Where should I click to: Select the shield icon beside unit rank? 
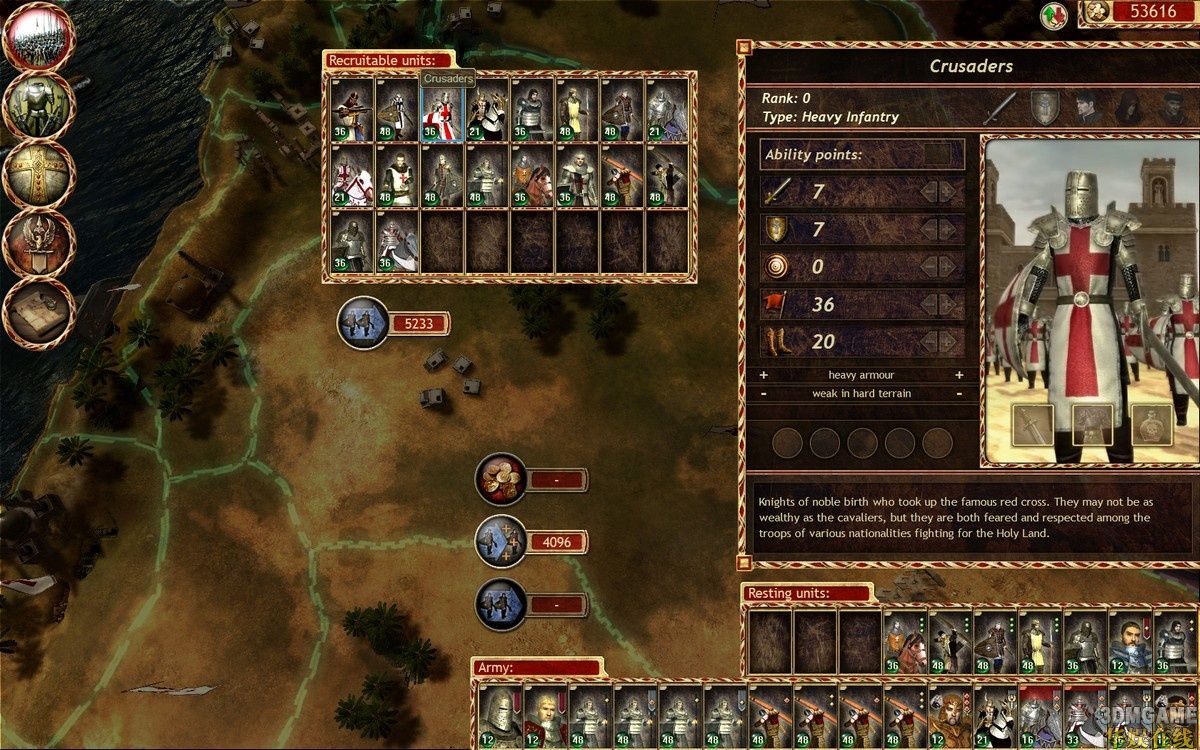pos(1045,107)
